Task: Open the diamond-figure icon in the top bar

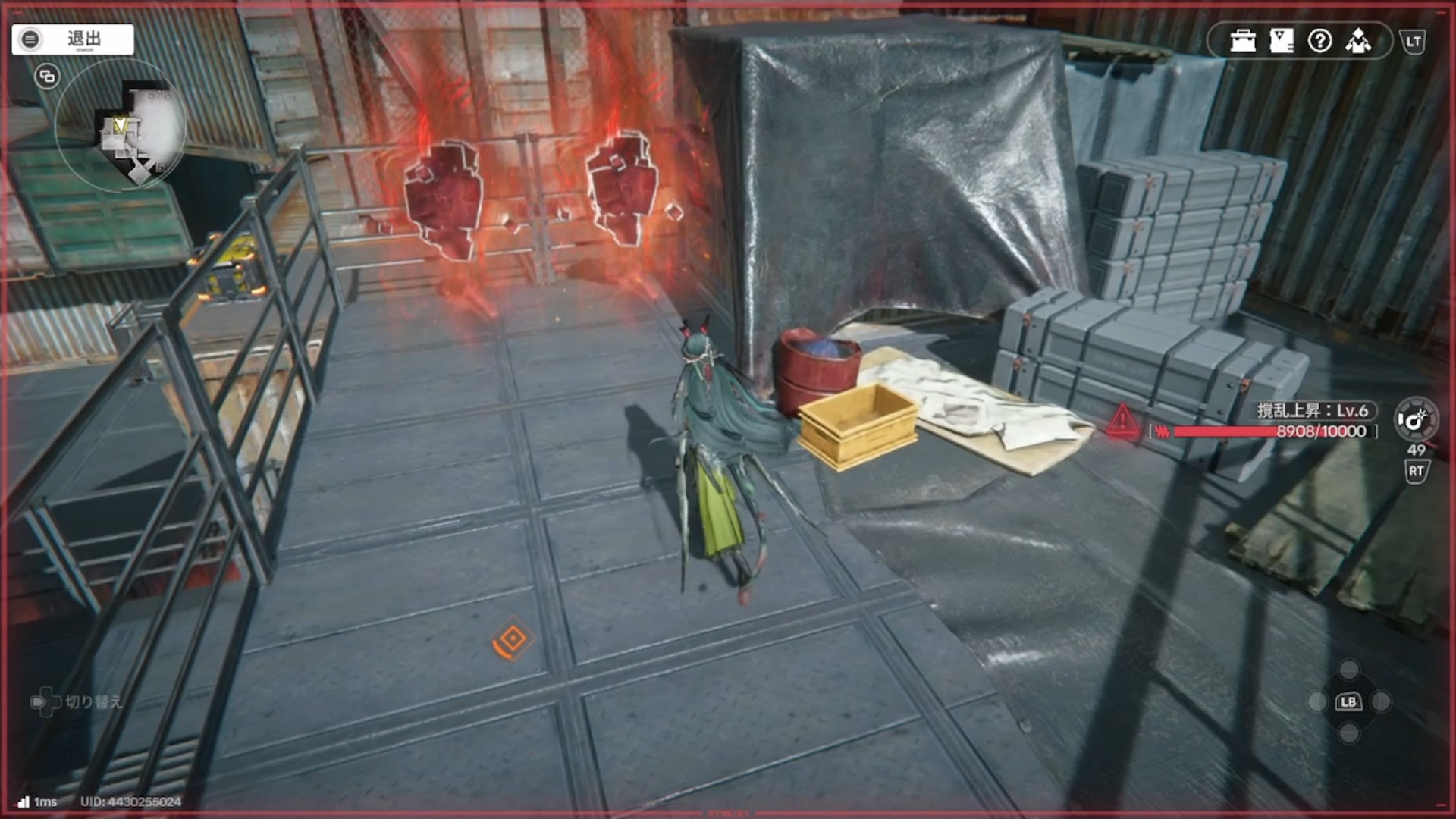Action: [x=1358, y=41]
